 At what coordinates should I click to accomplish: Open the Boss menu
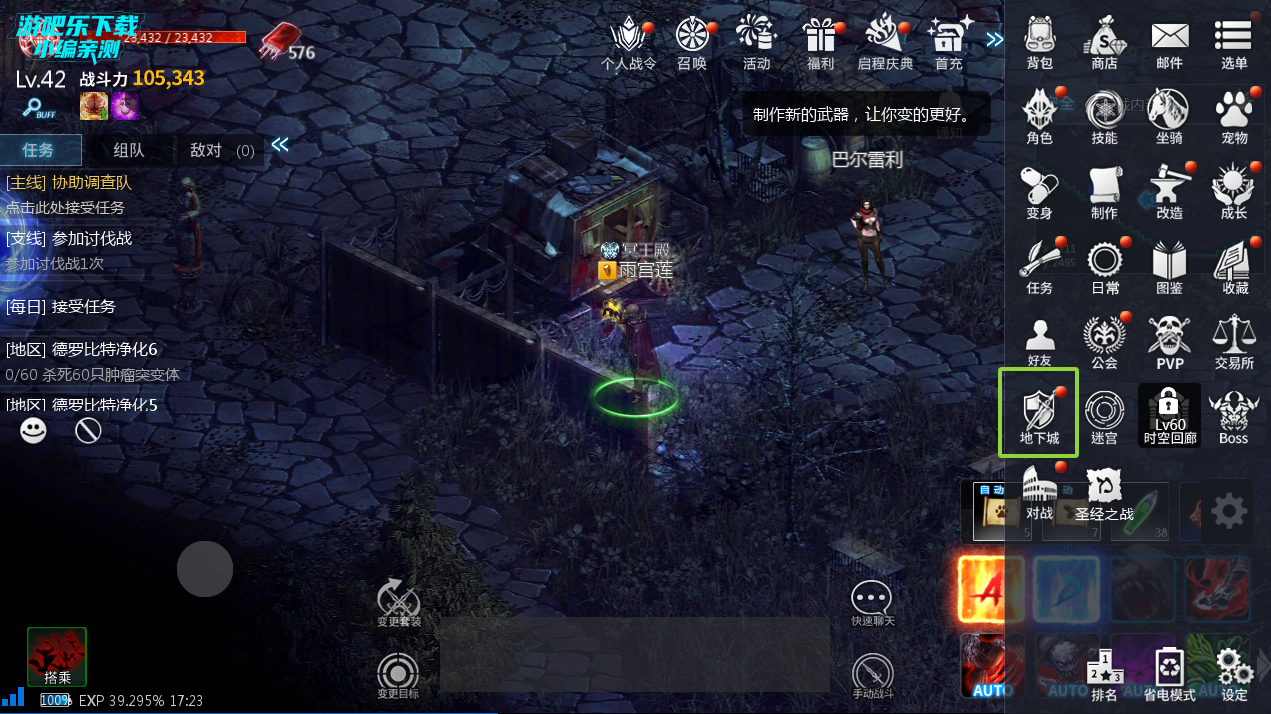click(1233, 415)
